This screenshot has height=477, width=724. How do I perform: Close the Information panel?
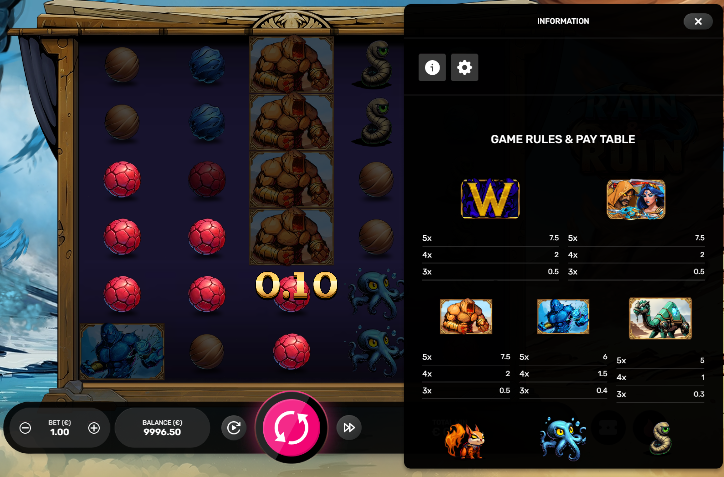click(697, 21)
